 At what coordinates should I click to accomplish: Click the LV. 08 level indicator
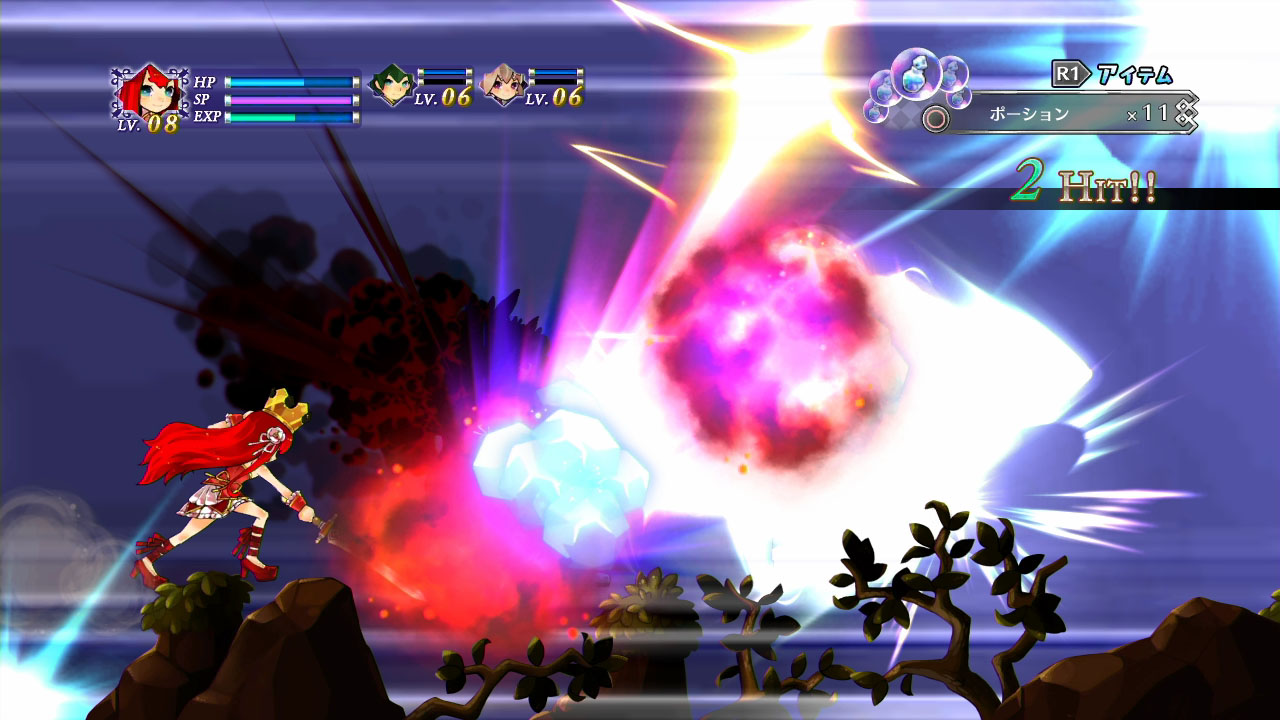(x=149, y=122)
